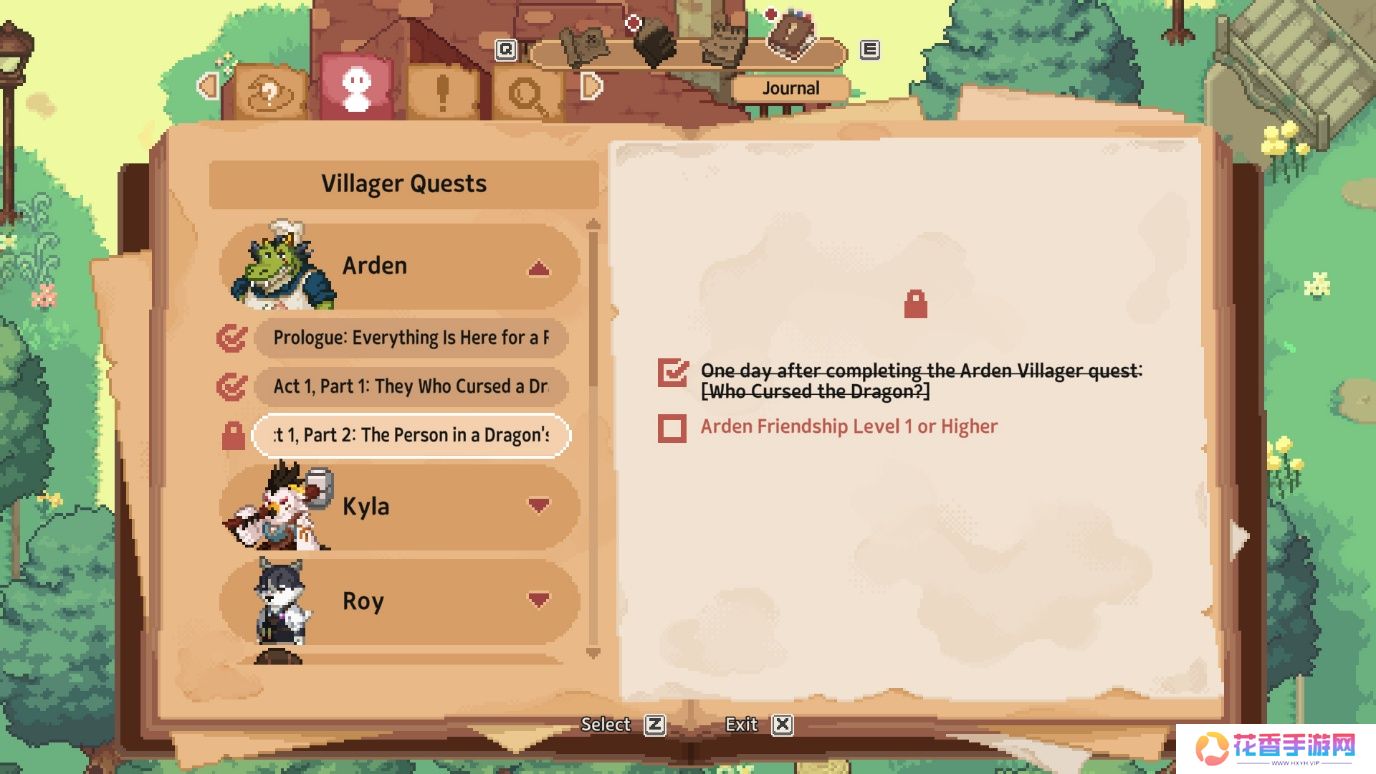Click the Exit button below the book
The height and width of the screenshot is (774, 1376).
(758, 725)
